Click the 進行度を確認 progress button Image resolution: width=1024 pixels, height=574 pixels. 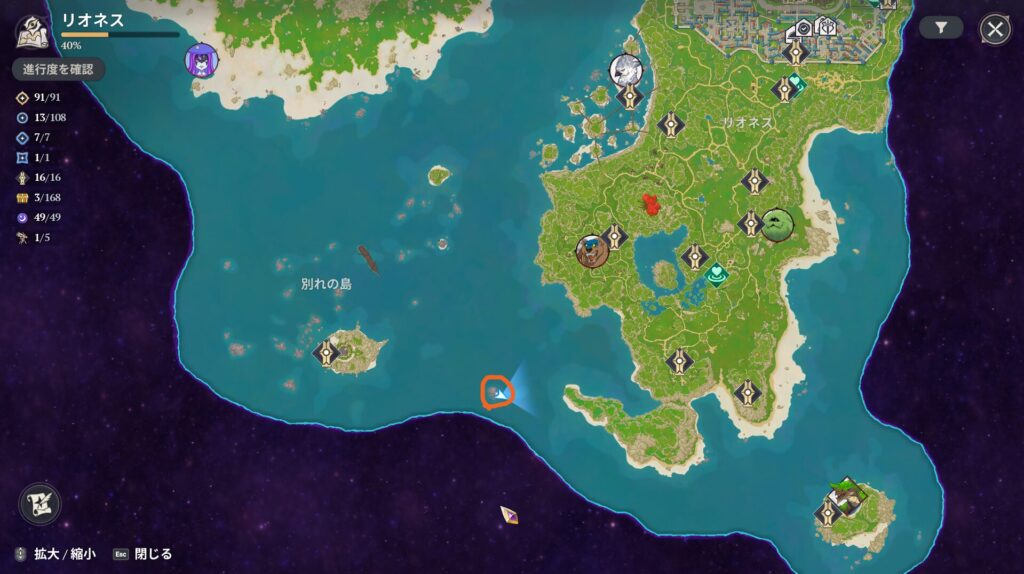click(58, 69)
